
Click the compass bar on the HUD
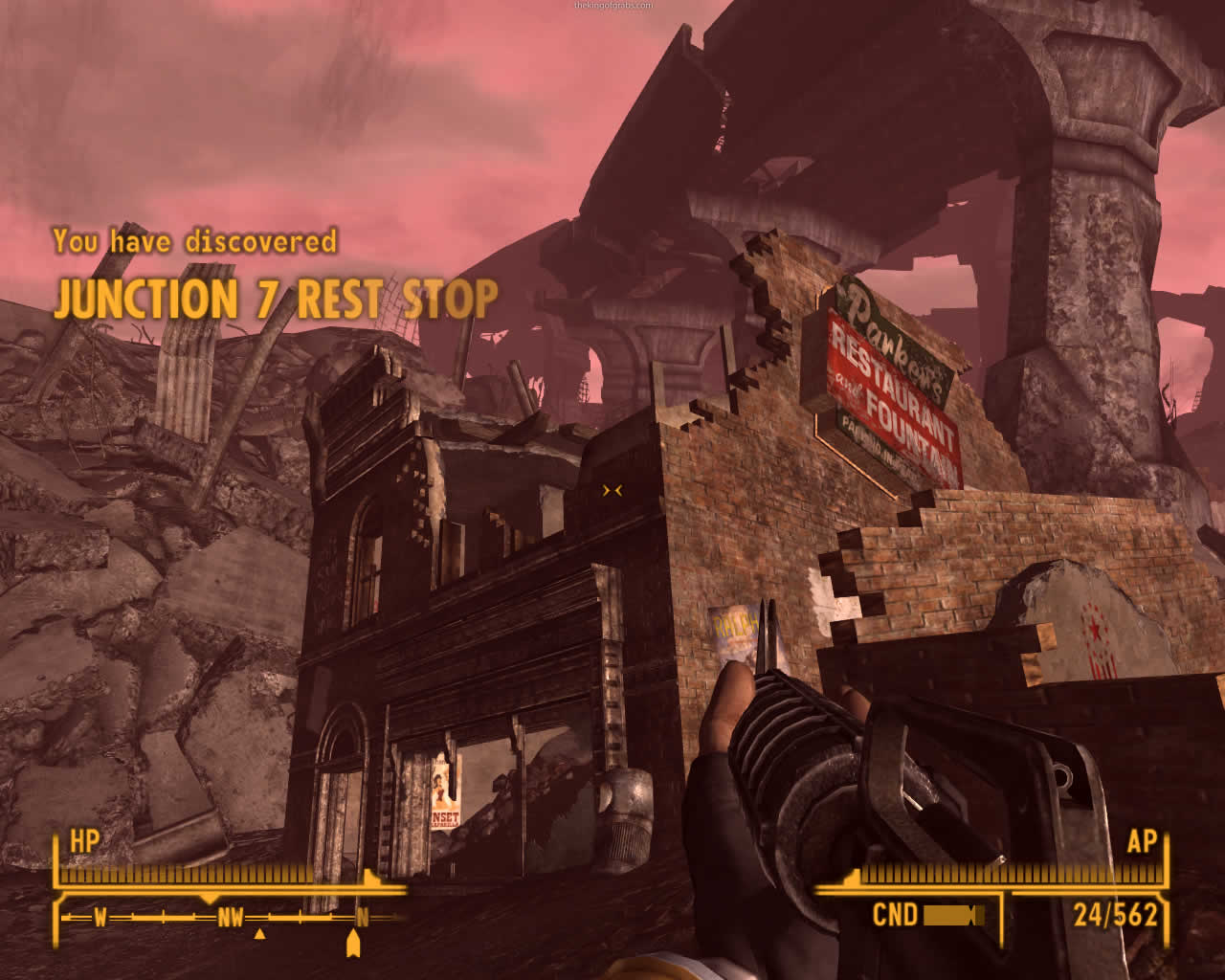[x=230, y=918]
